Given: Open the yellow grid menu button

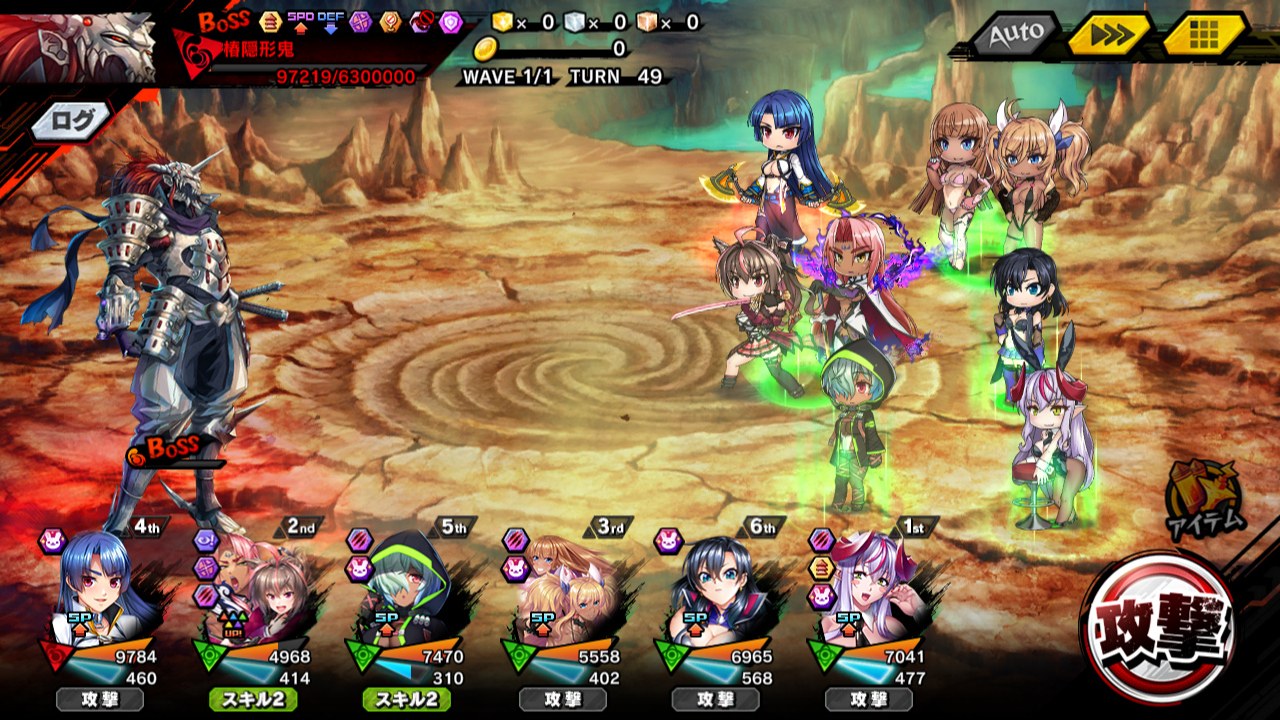Looking at the screenshot, I should [1203, 36].
